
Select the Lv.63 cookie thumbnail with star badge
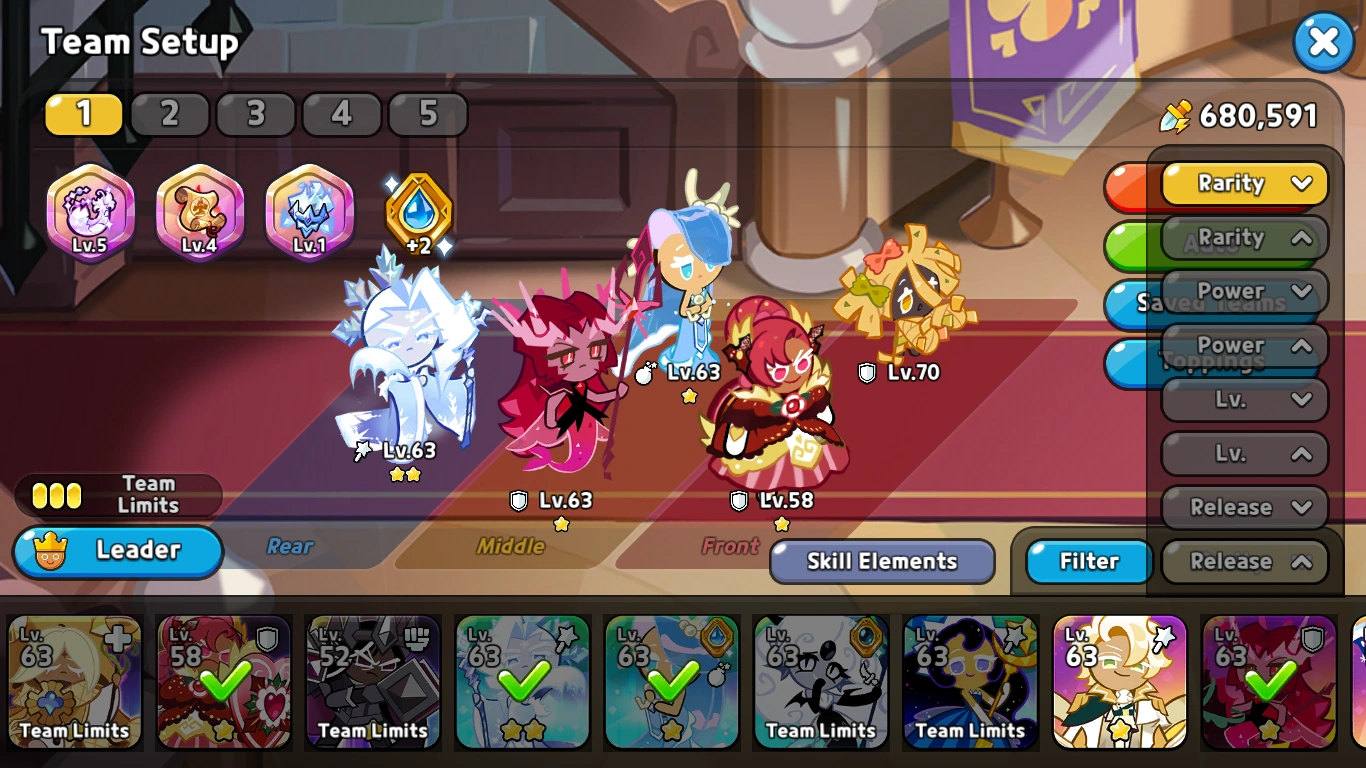pyautogui.click(x=1118, y=683)
